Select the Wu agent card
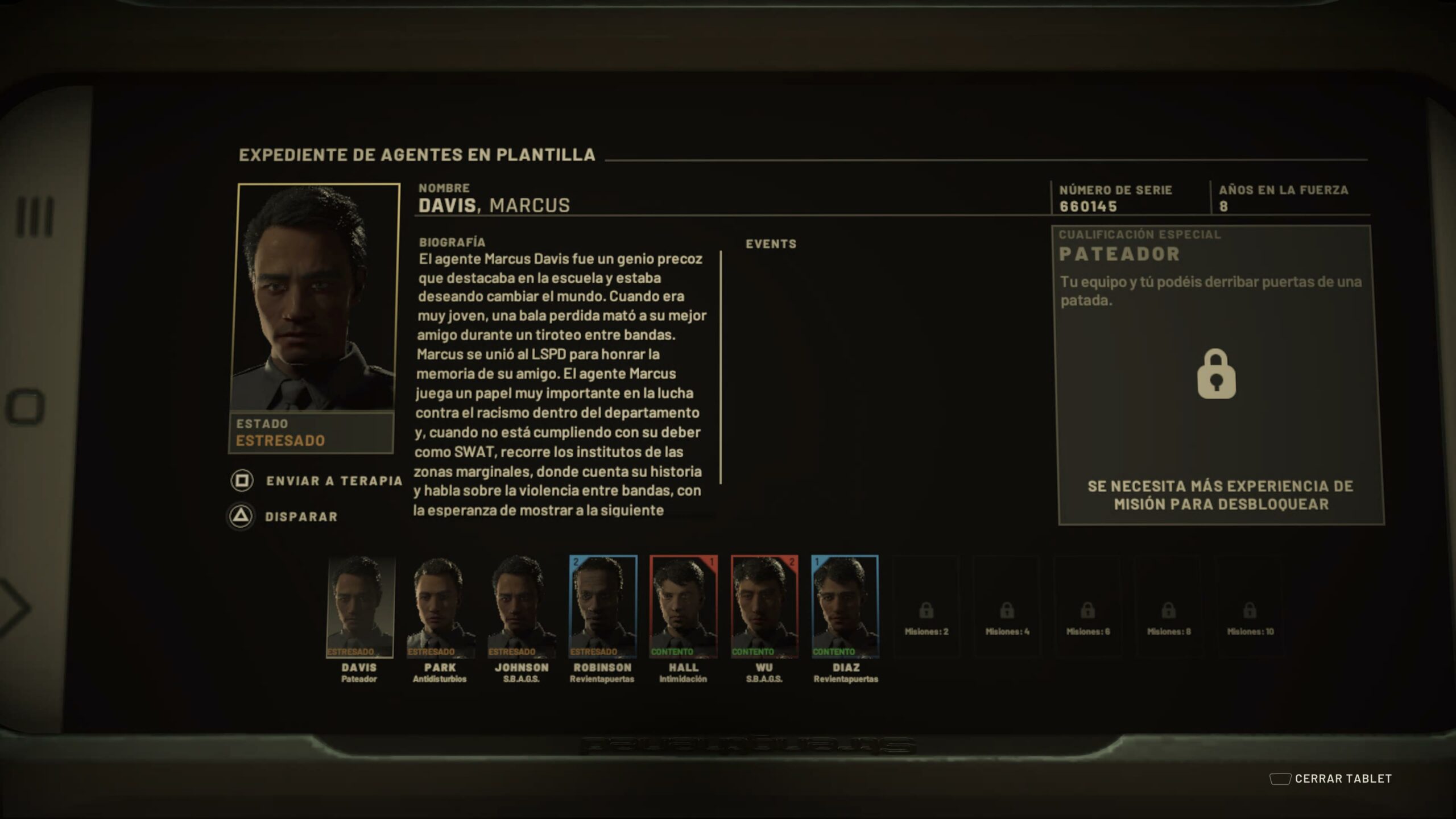 click(764, 606)
